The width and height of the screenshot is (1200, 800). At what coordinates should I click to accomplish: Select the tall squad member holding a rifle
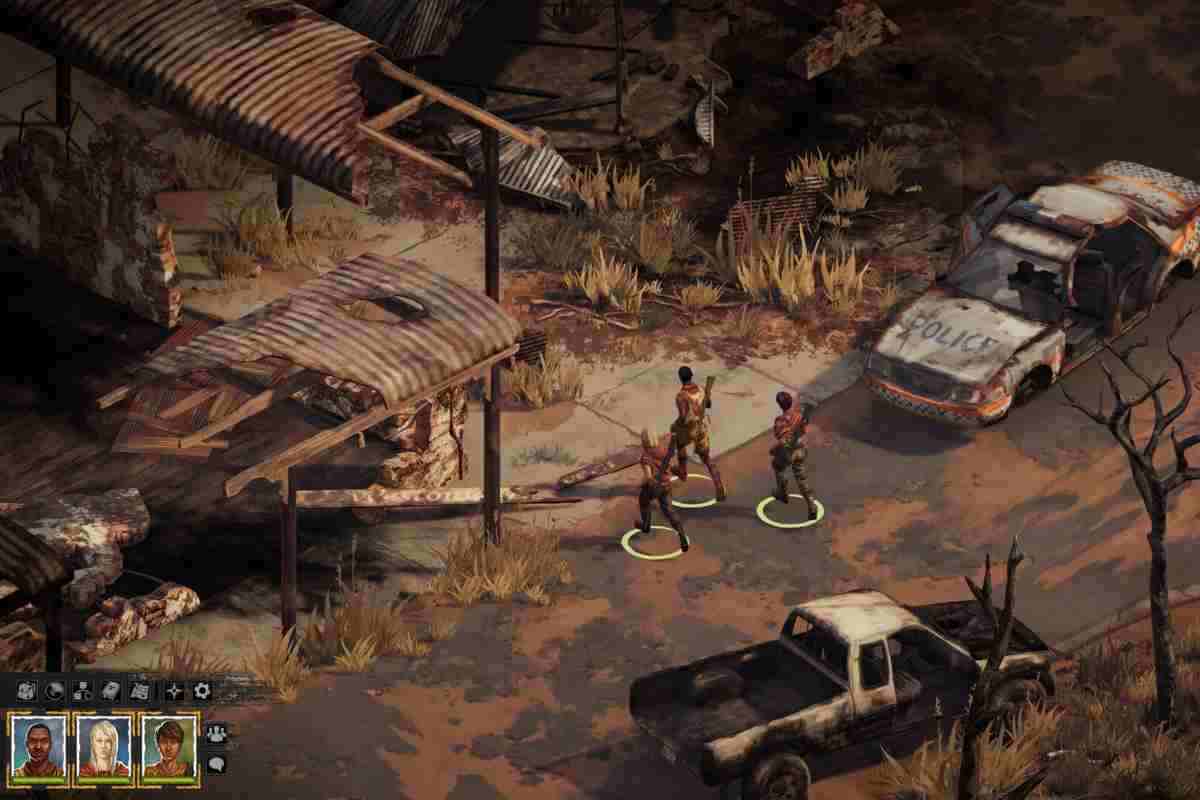(x=692, y=430)
